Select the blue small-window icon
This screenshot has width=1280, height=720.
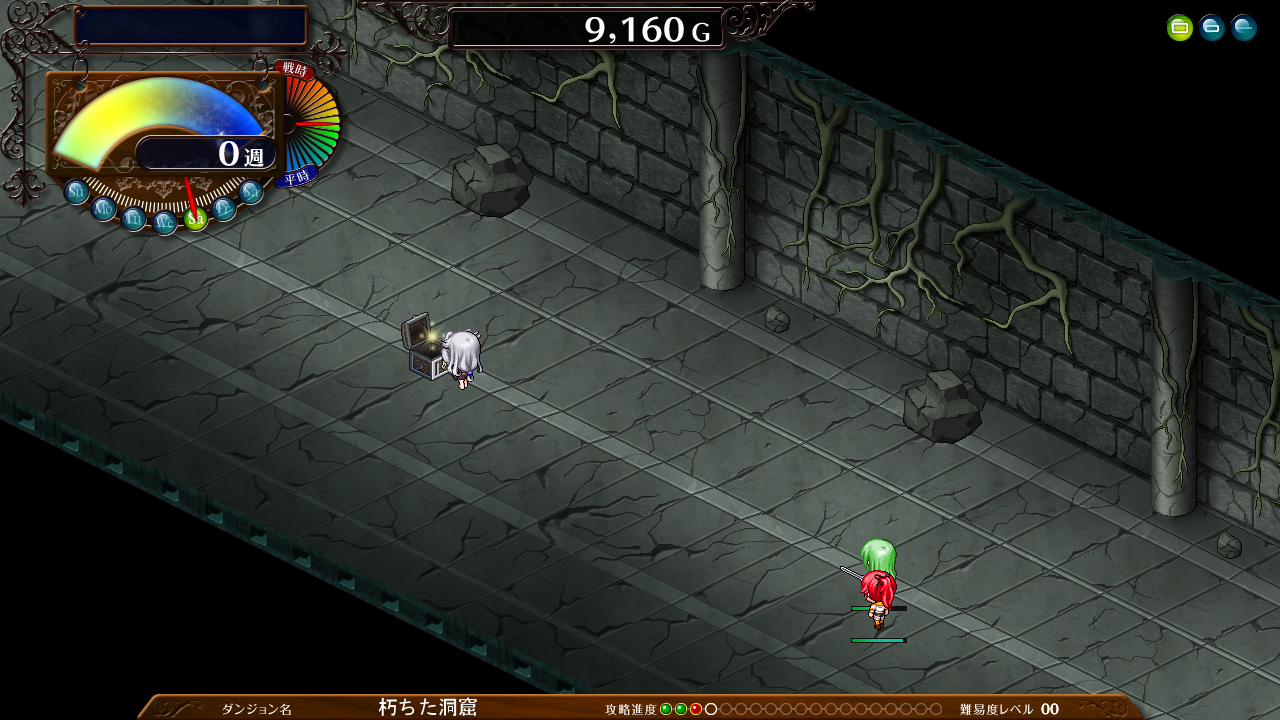coord(1212,28)
